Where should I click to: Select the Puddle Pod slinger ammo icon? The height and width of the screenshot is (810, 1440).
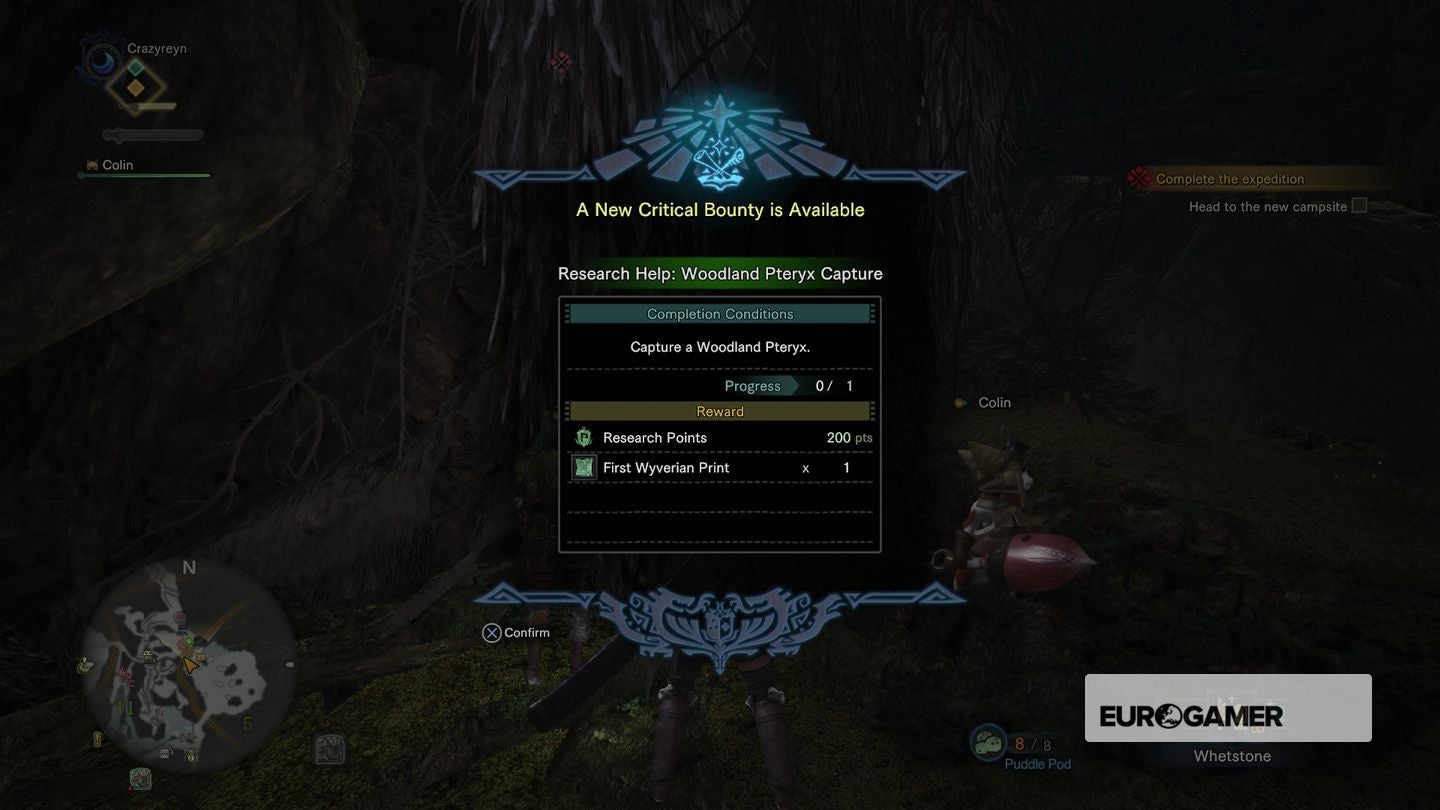[x=988, y=743]
